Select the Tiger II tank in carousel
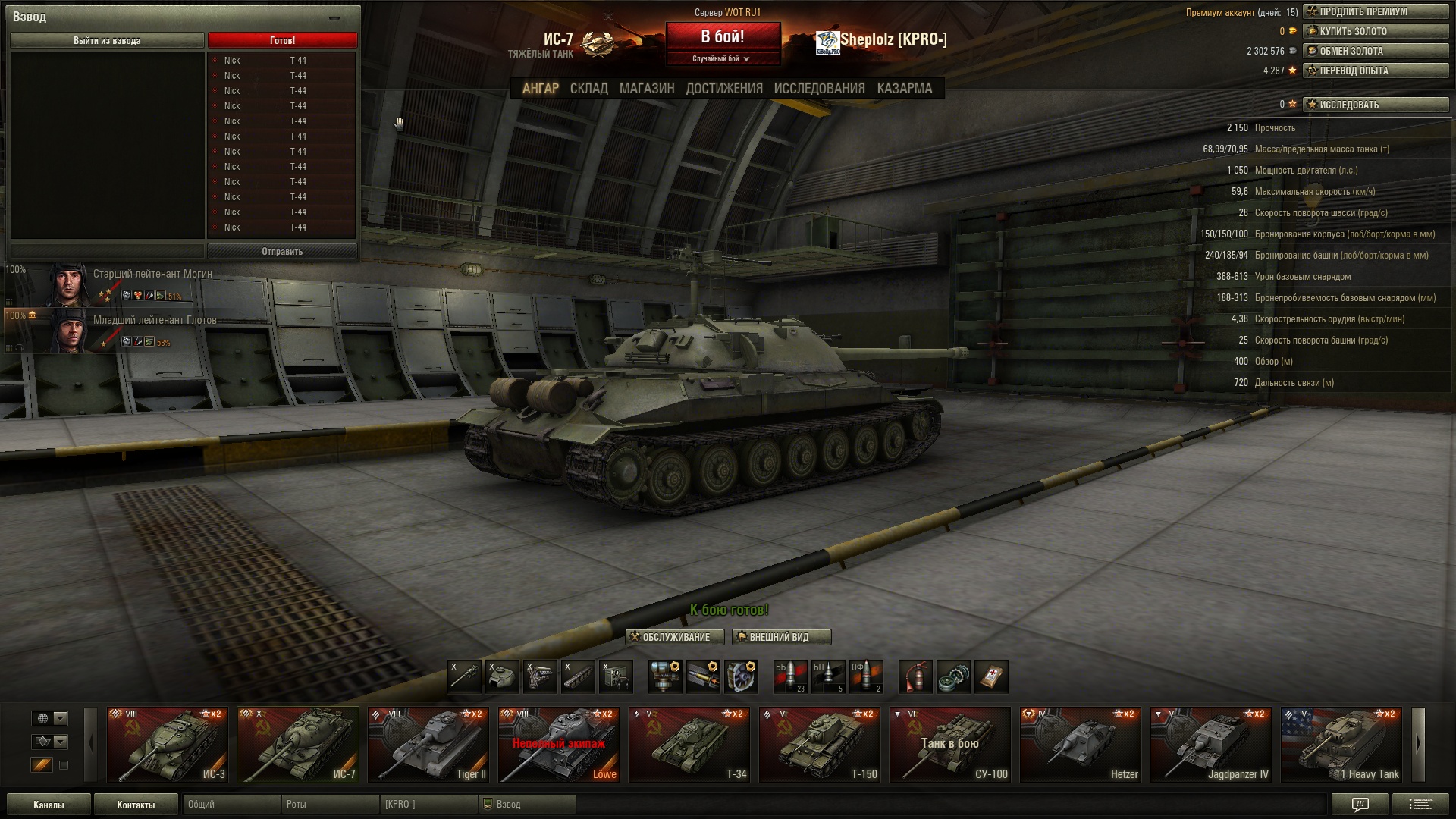 428,745
